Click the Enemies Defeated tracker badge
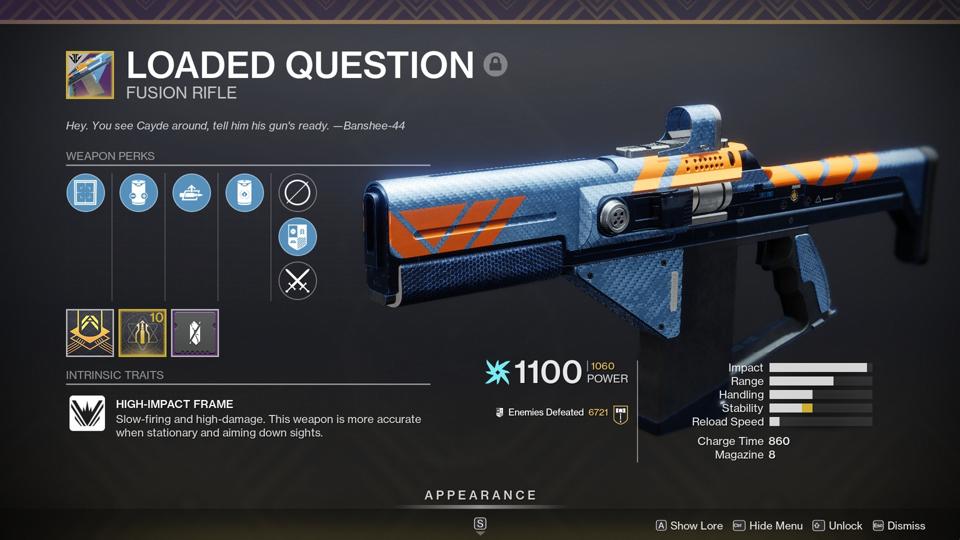The image size is (960, 540). (620, 413)
